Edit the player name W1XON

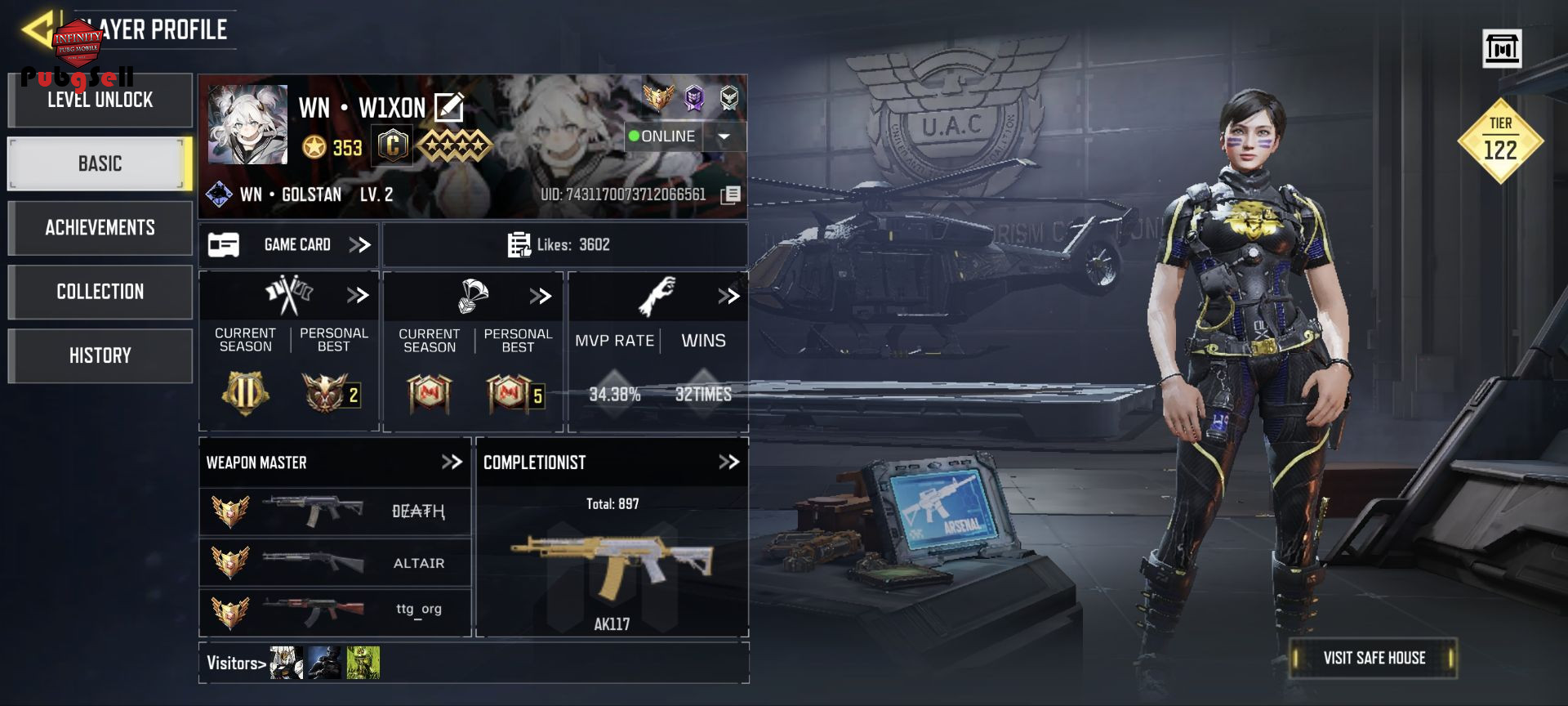(x=449, y=107)
